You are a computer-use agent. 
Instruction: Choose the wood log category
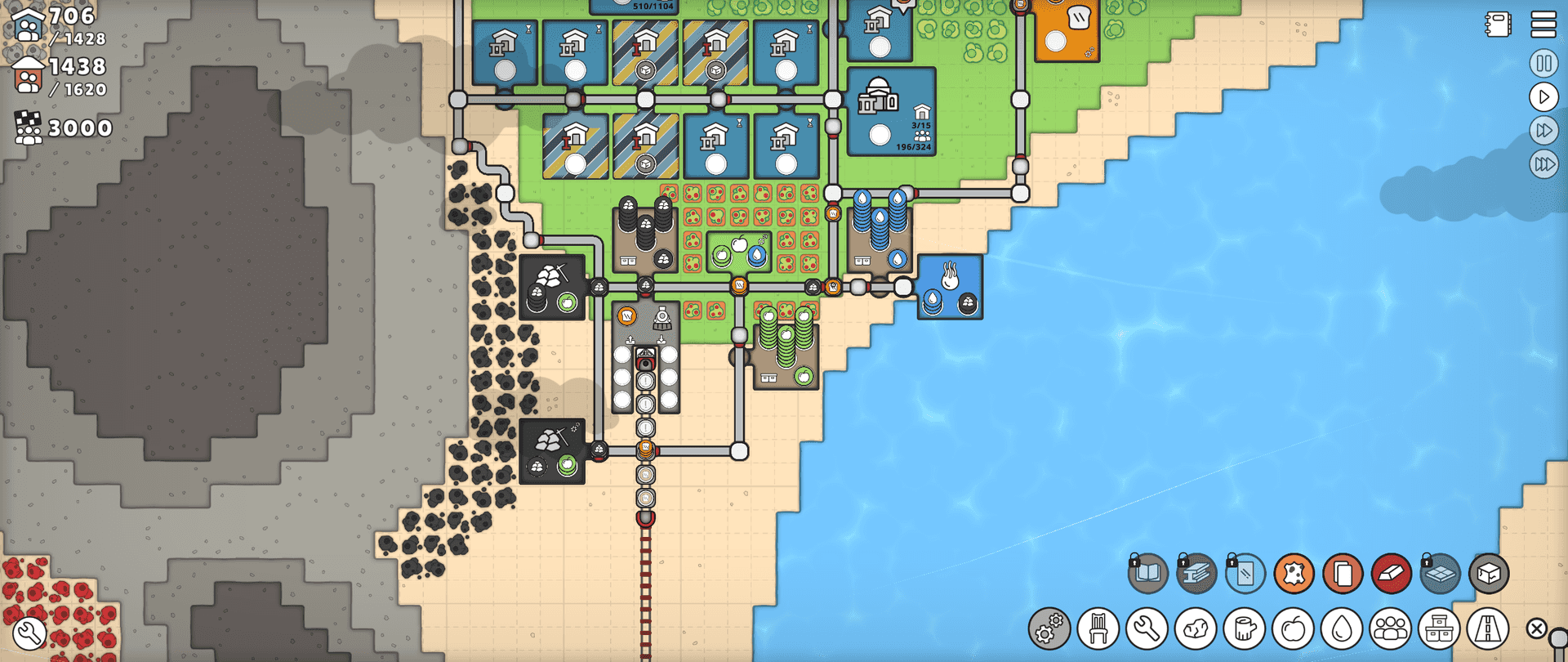[1245, 629]
